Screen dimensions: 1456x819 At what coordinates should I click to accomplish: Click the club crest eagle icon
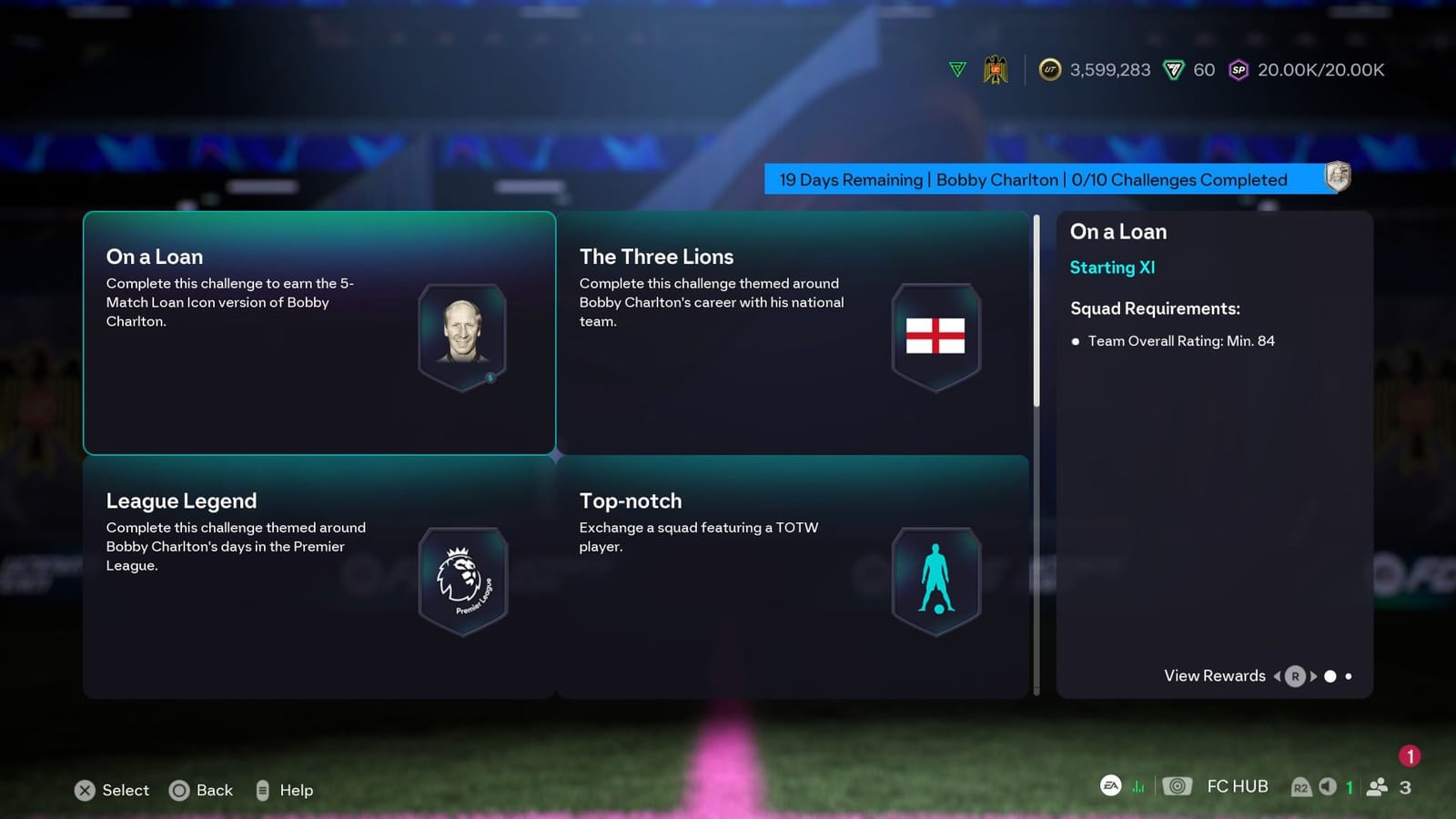tap(996, 69)
